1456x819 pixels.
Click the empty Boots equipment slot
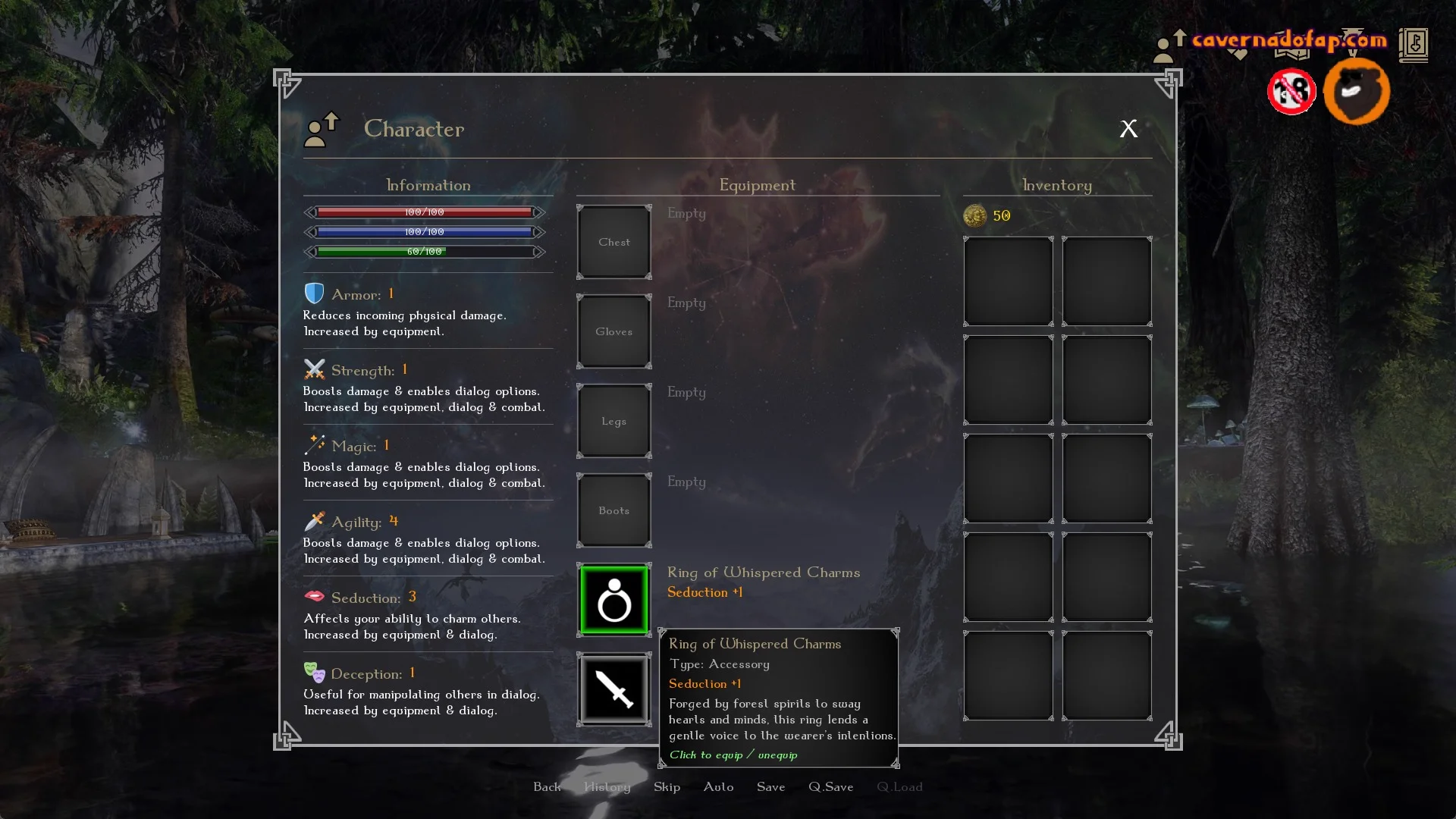pos(614,511)
